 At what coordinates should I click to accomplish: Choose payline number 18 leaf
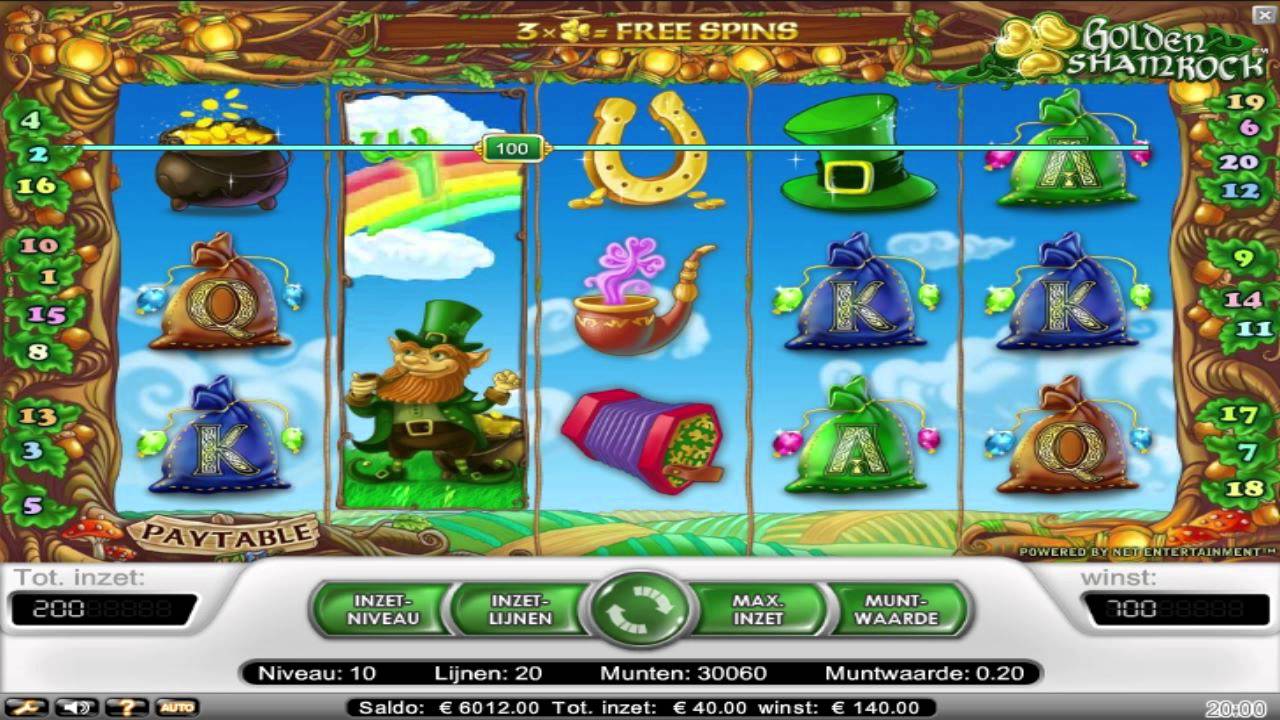pos(1245,488)
